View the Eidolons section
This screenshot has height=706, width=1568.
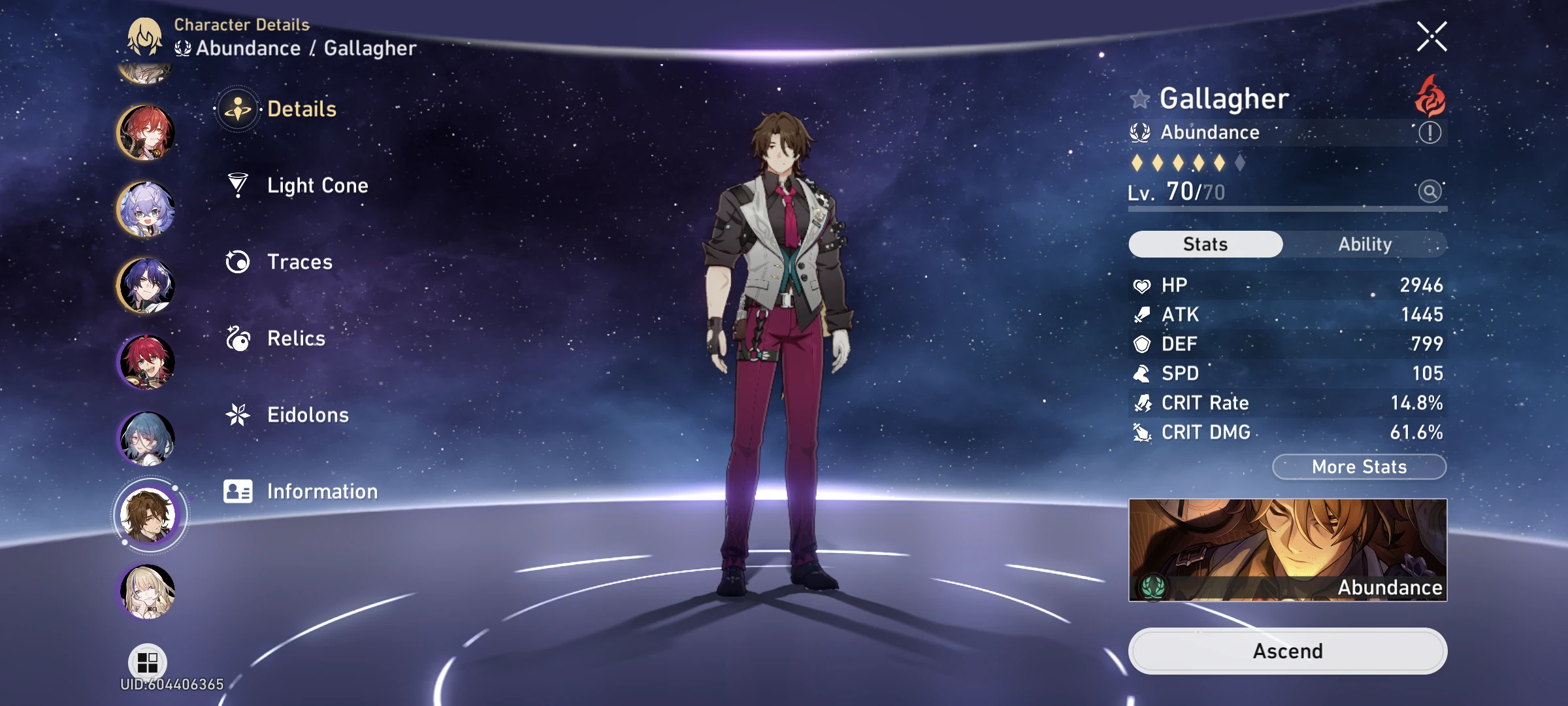(x=307, y=414)
